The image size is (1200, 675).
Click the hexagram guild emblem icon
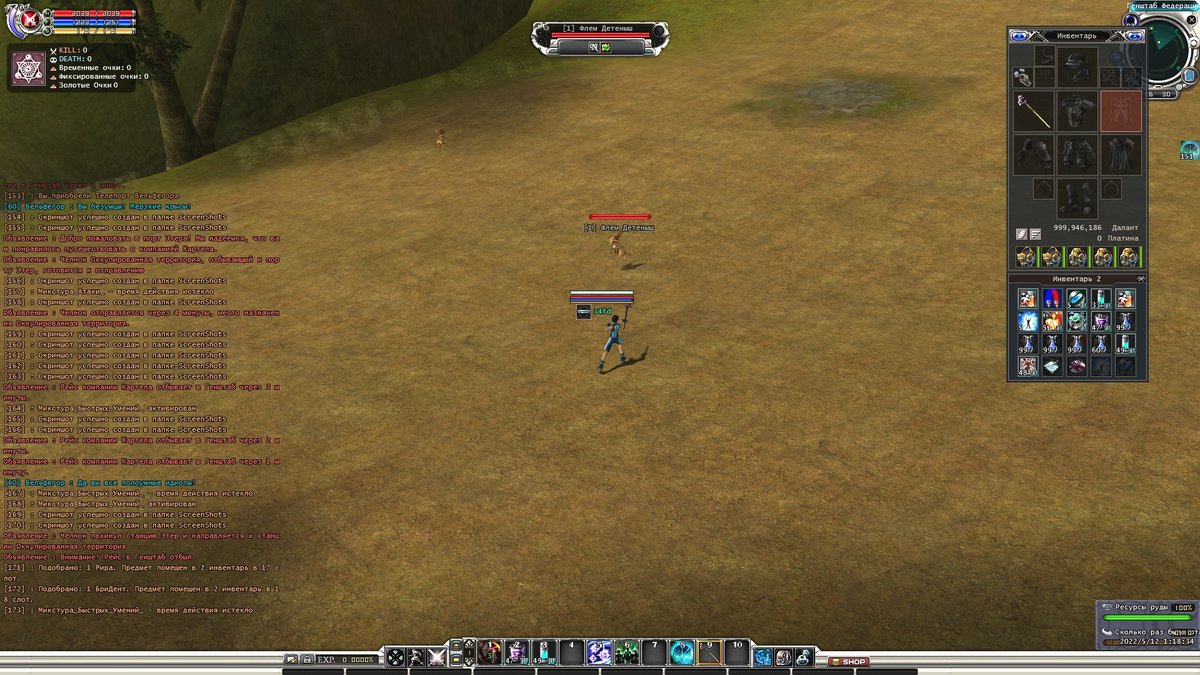28,68
